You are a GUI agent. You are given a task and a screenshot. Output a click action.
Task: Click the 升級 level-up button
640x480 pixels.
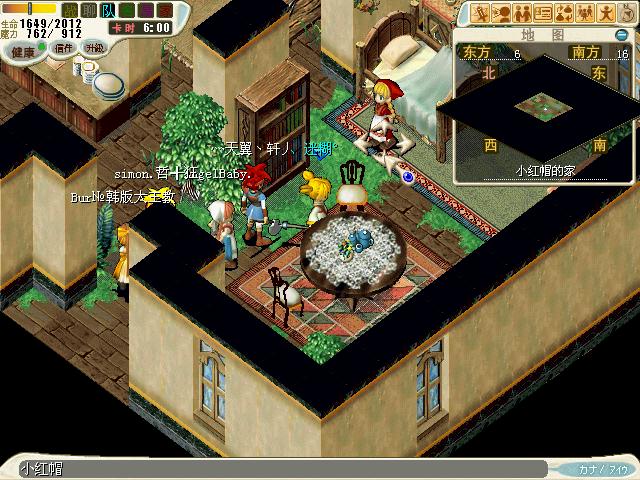point(94,47)
